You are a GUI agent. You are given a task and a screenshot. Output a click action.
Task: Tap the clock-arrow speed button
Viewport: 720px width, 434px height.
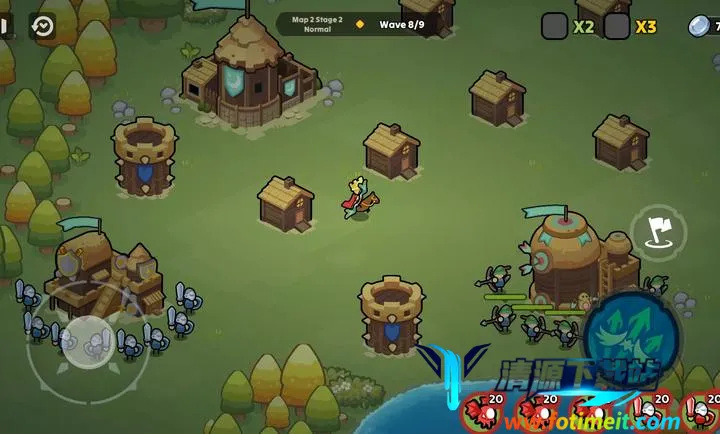click(x=43, y=26)
